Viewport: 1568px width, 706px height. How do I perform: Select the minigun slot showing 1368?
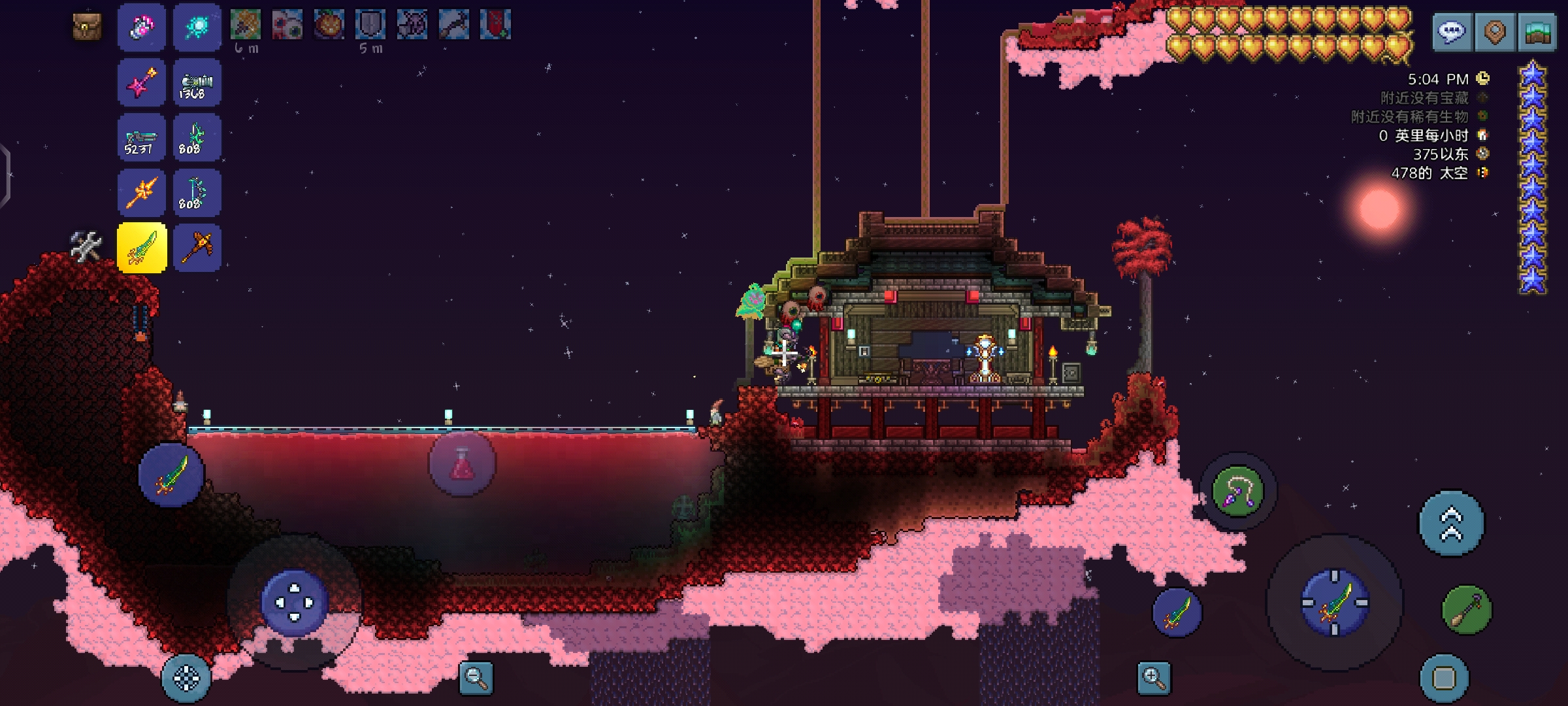[197, 83]
